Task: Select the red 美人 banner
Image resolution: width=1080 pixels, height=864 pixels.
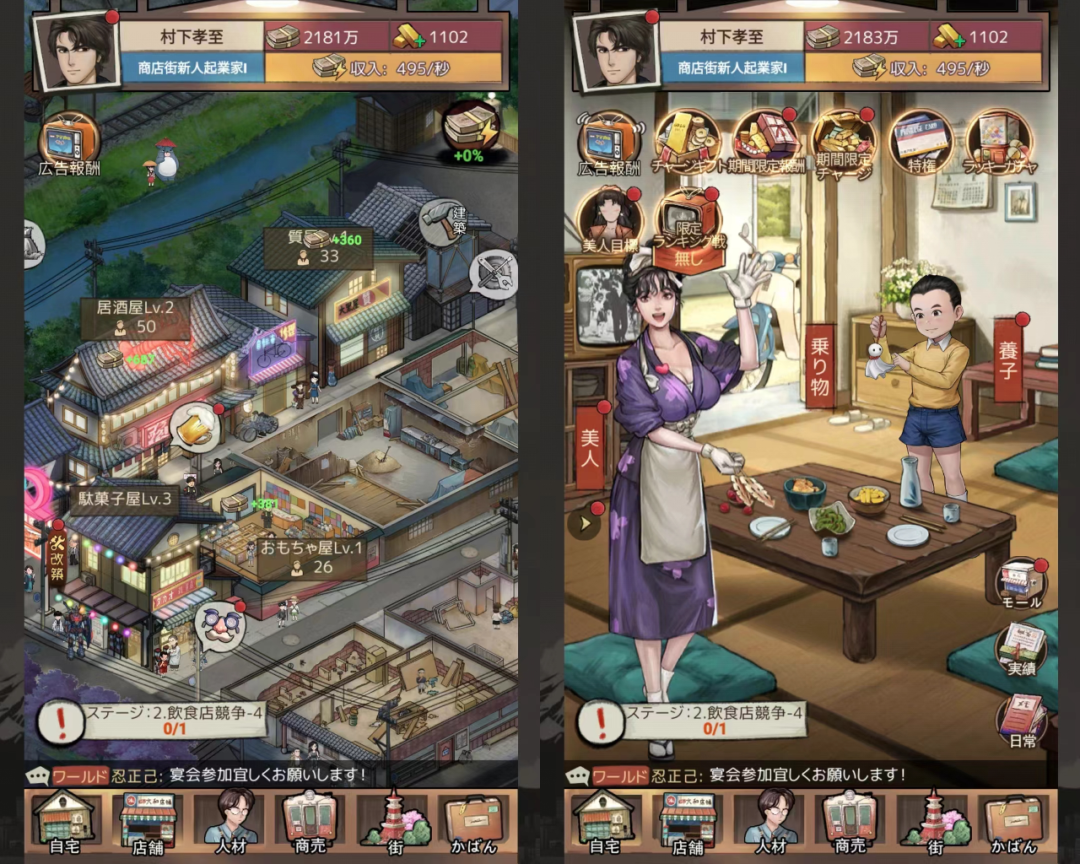Action: 590,446
